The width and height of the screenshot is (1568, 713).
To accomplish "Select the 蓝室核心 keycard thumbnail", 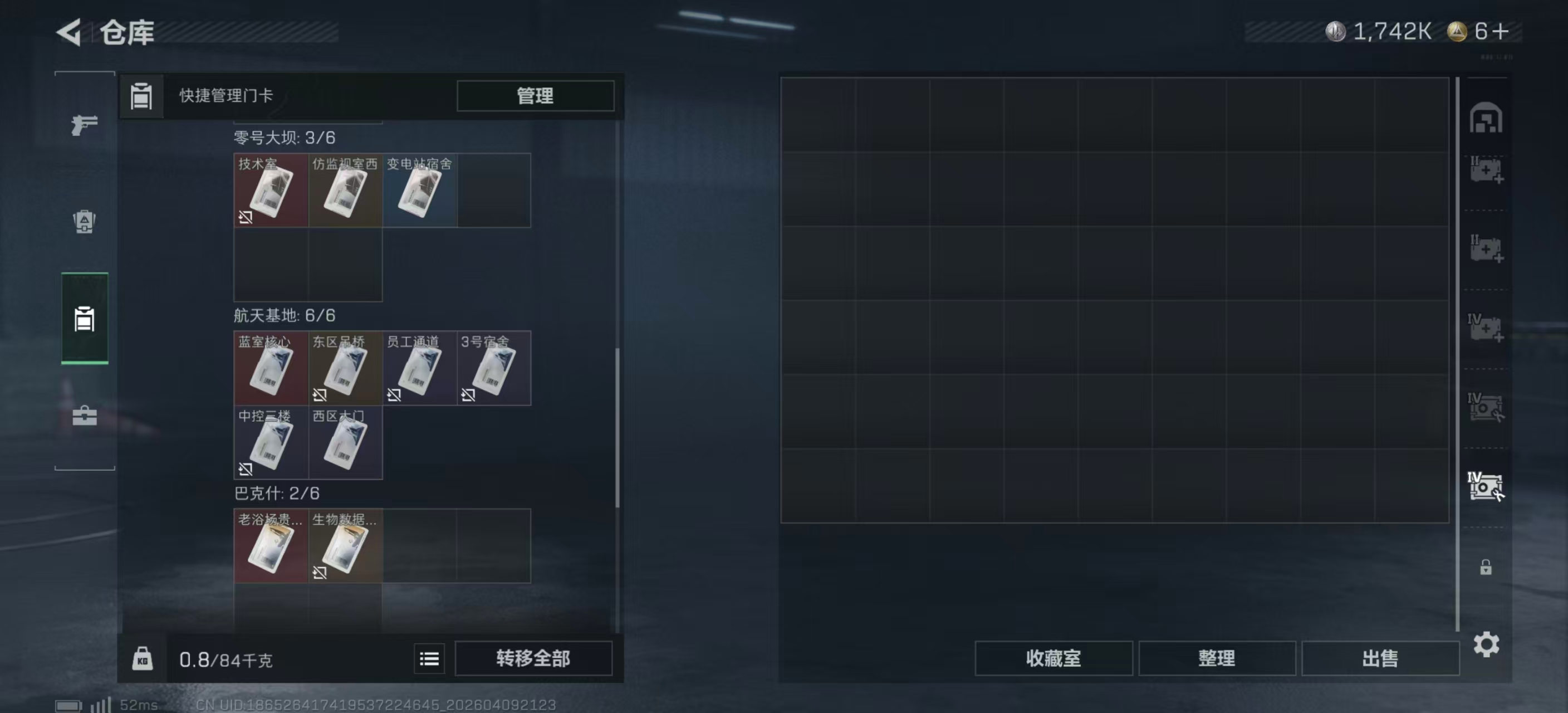I will coord(271,368).
